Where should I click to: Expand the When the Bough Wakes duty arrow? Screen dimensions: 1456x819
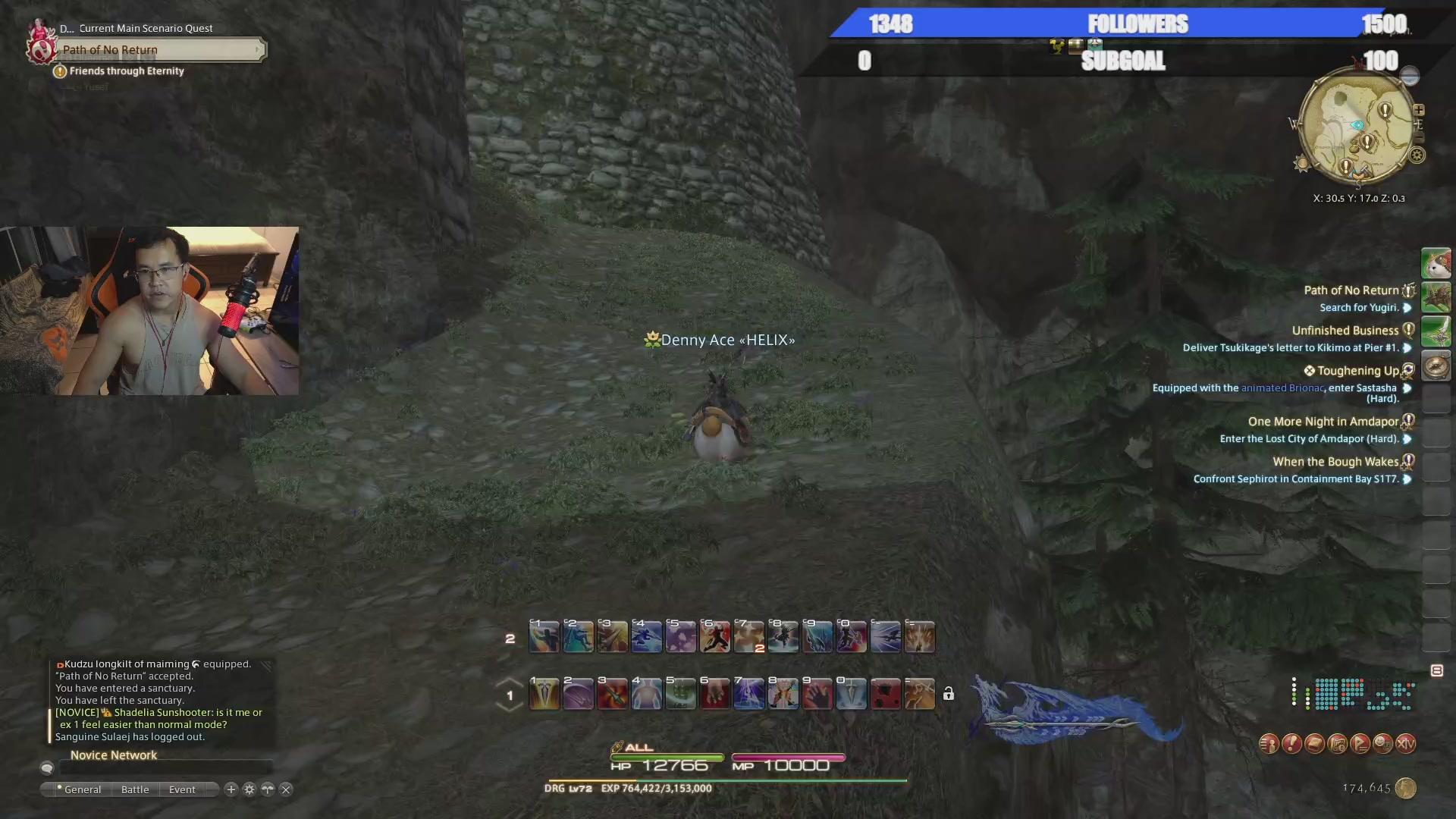(1409, 479)
